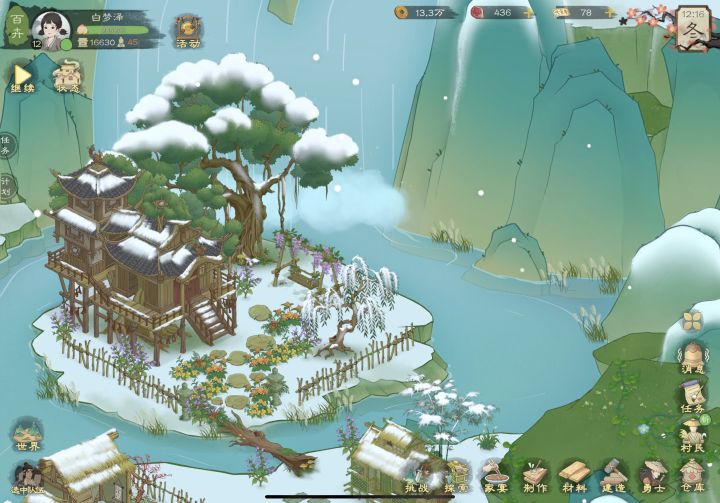The height and width of the screenshot is (503, 720).
Task: Open the 挑战 challenge menu
Action: 418,476
